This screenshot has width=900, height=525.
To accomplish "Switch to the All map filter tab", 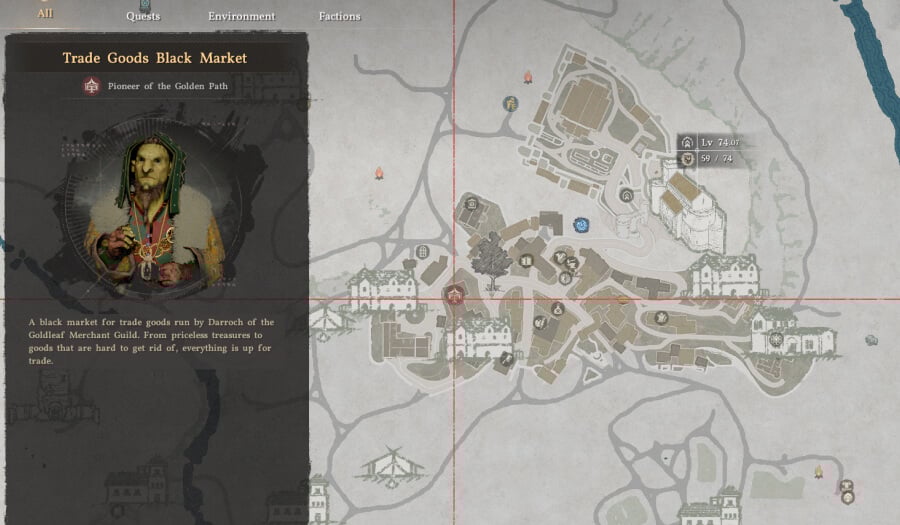I will 44,14.
